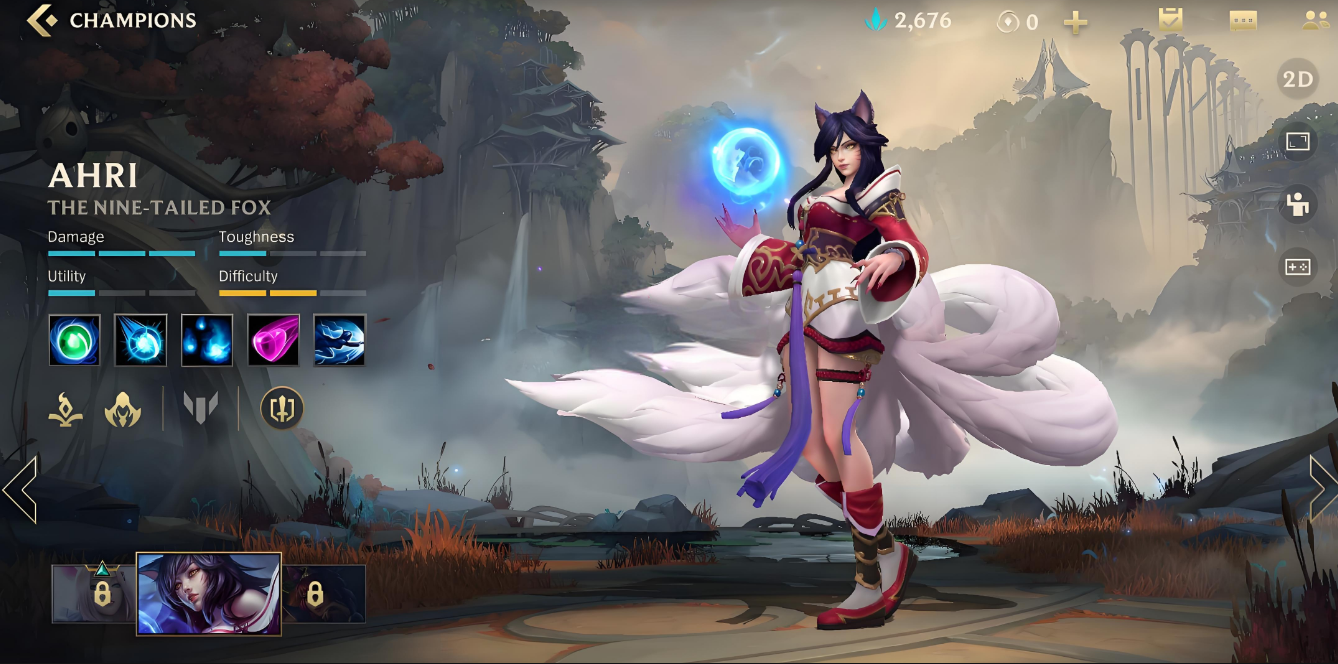Switch to the 2D splash art view
1338x664 pixels.
pos(1297,80)
